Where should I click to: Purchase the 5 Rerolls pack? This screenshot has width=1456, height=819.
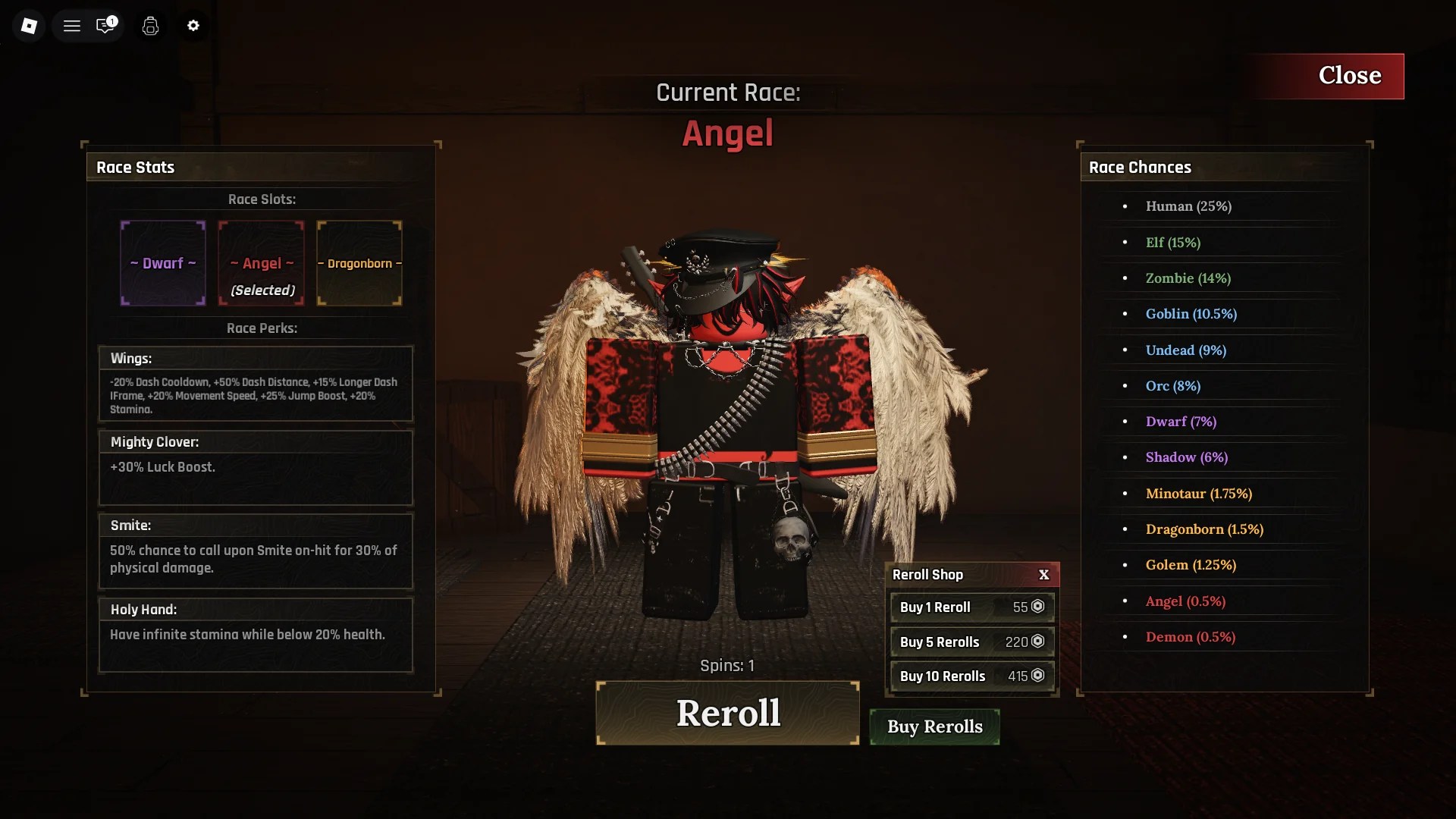[x=971, y=642]
